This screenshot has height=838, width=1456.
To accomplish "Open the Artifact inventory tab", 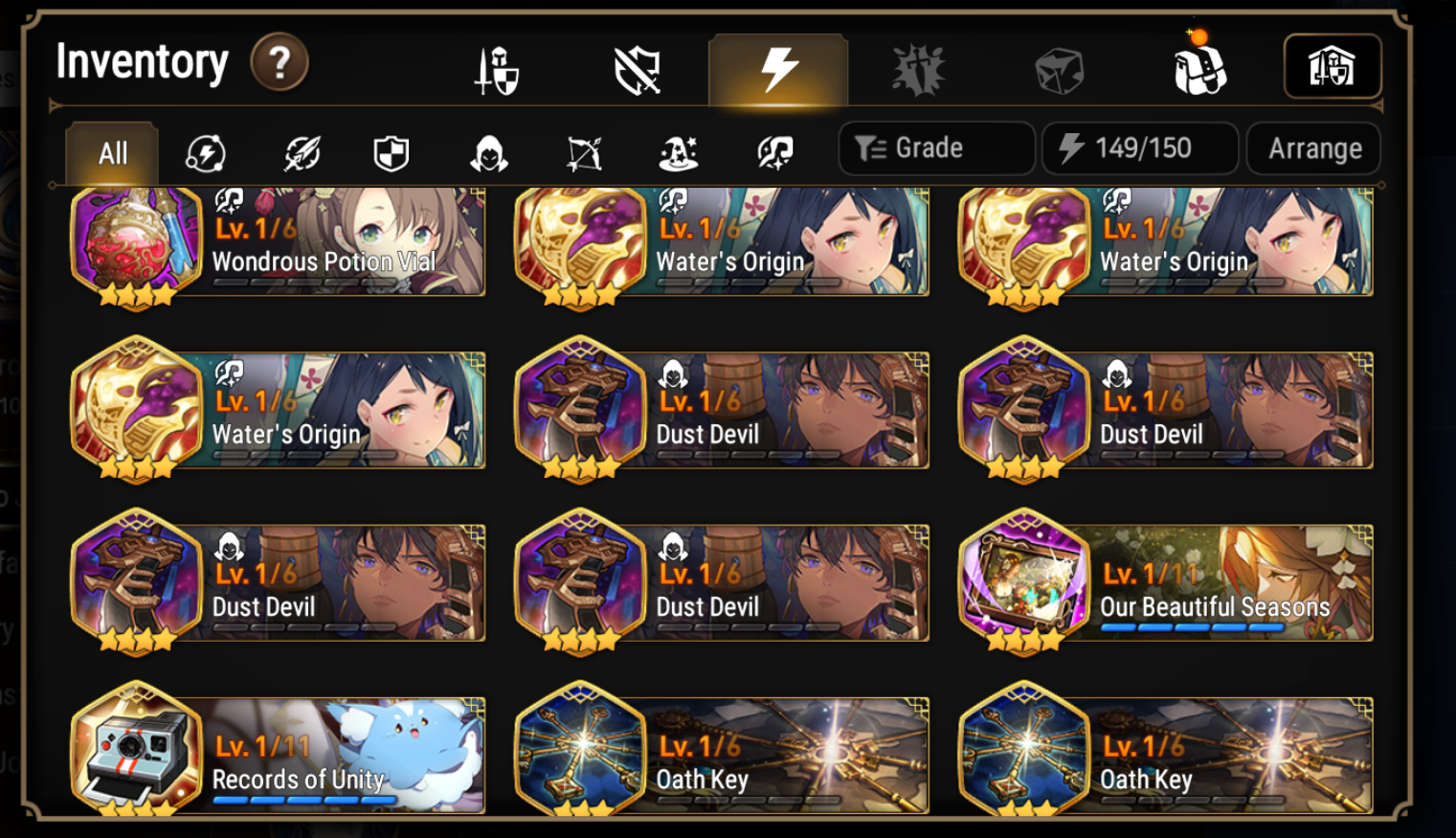I will (x=778, y=67).
